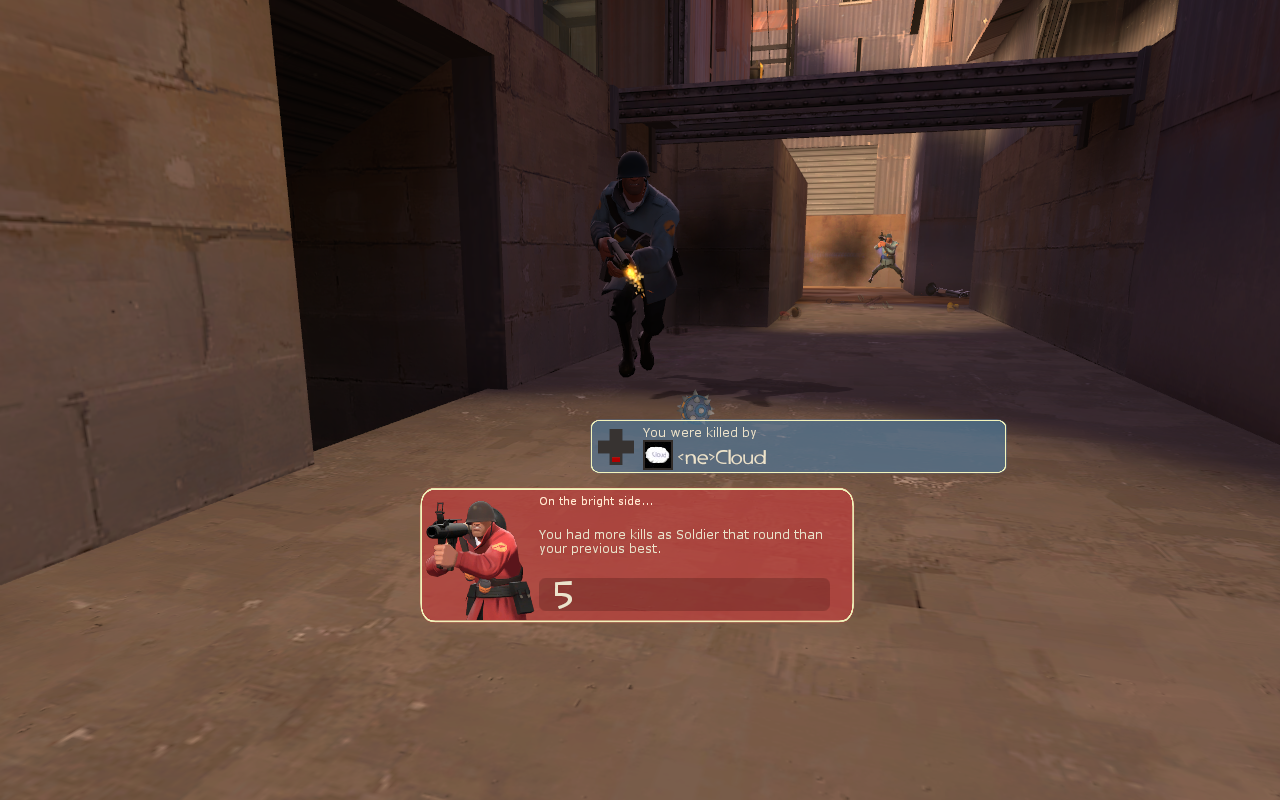Click the health cross icon in the killer panel
The image size is (1280, 800).
tap(616, 447)
